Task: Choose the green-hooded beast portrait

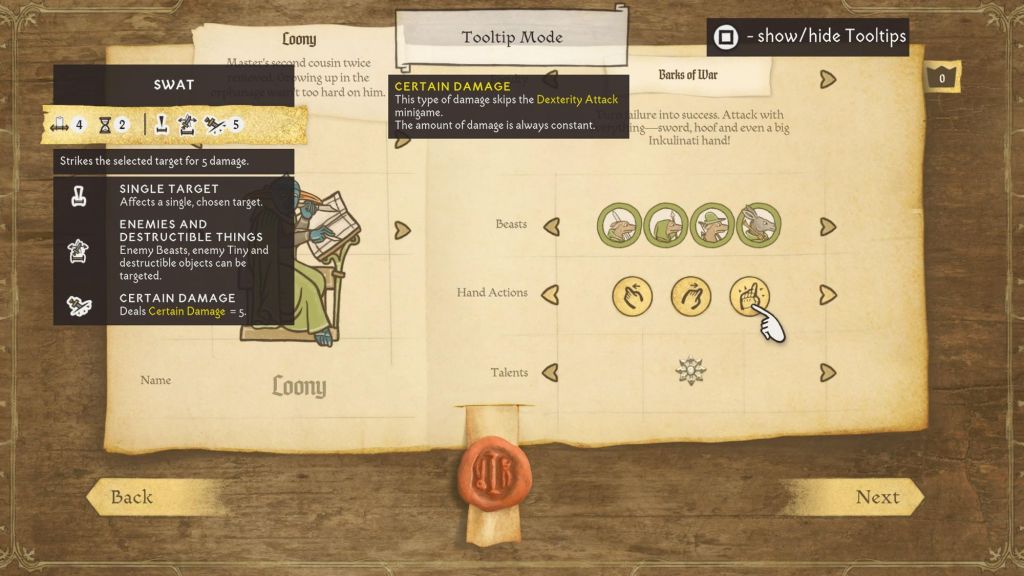Action: click(666, 226)
